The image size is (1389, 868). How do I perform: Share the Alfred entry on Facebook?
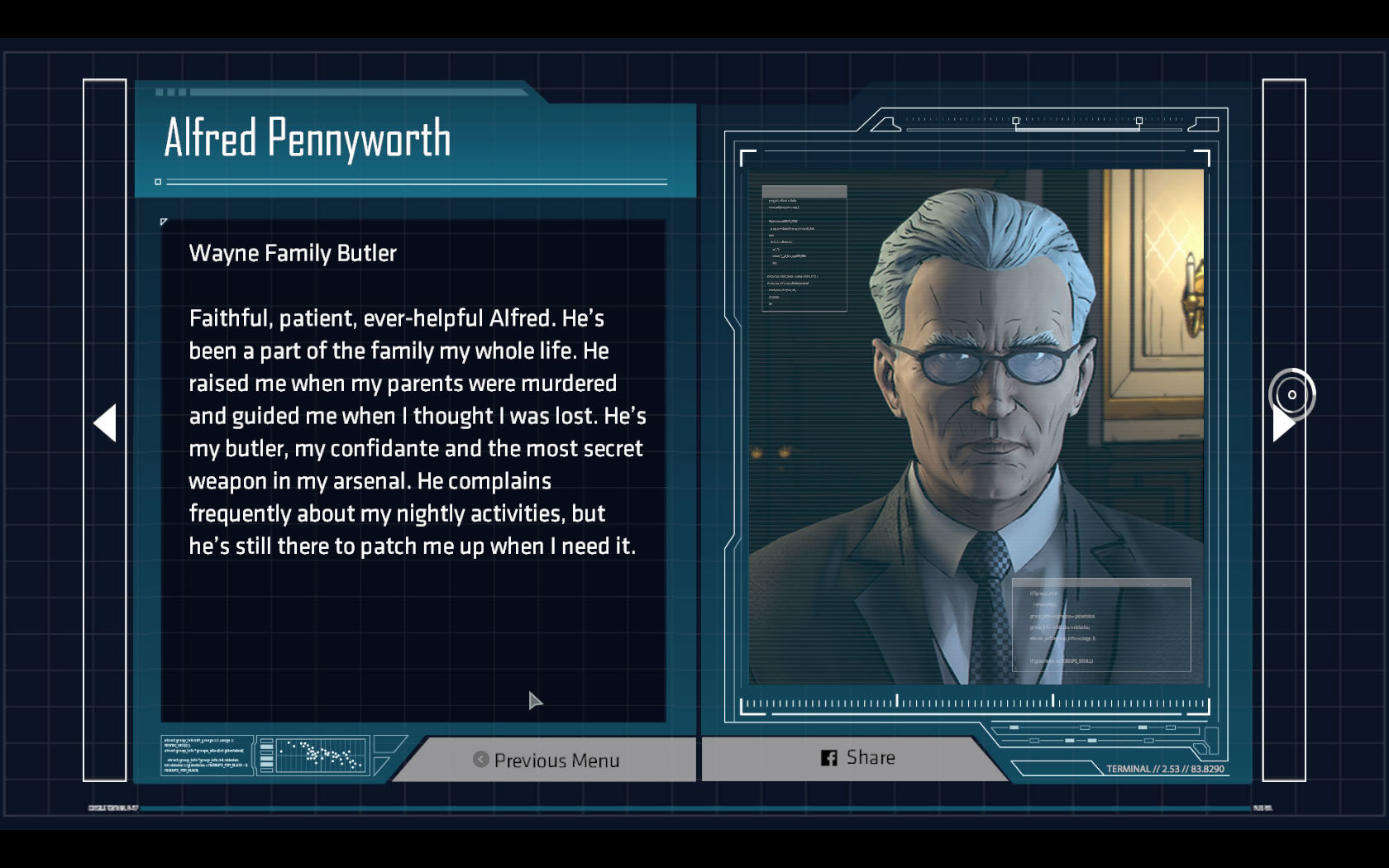(x=858, y=757)
